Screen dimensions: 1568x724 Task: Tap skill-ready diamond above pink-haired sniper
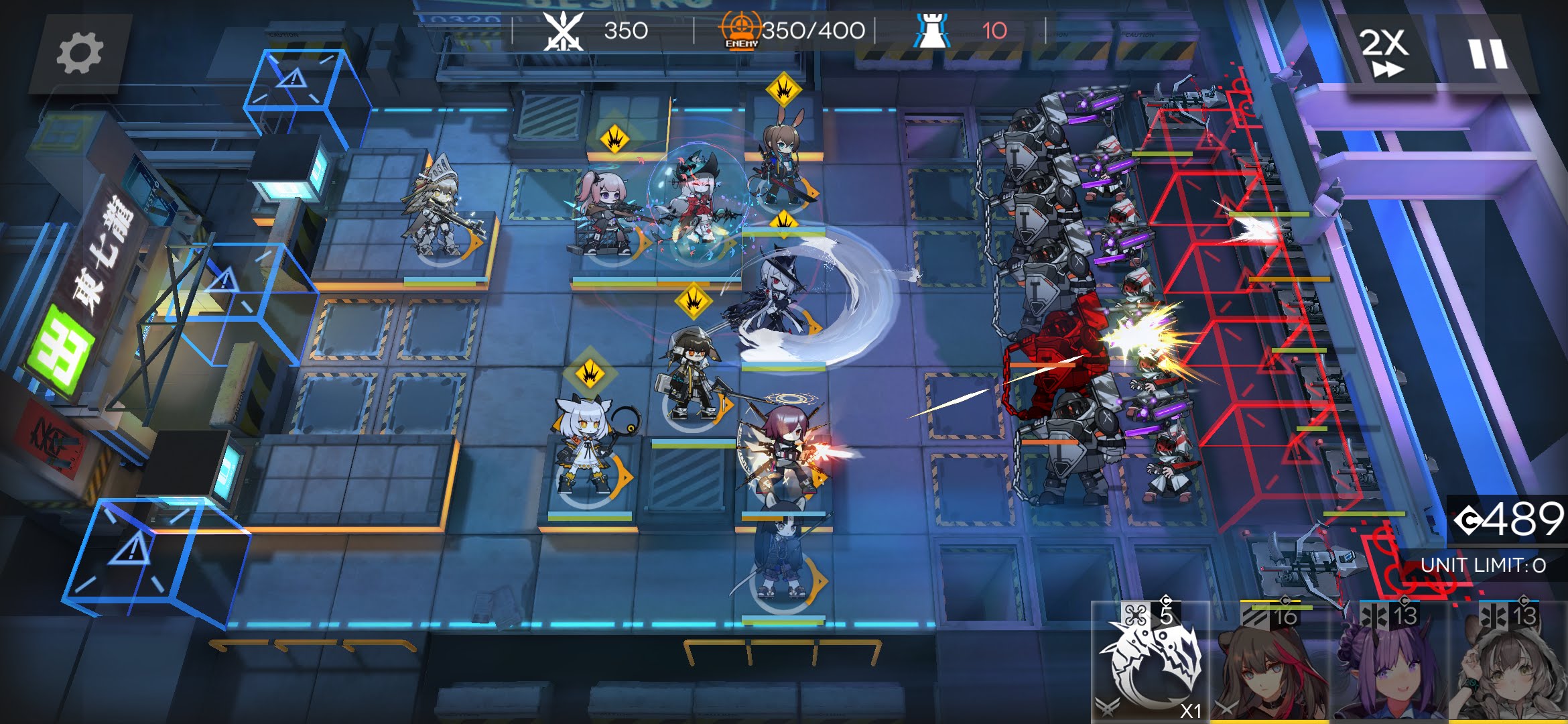[x=614, y=140]
